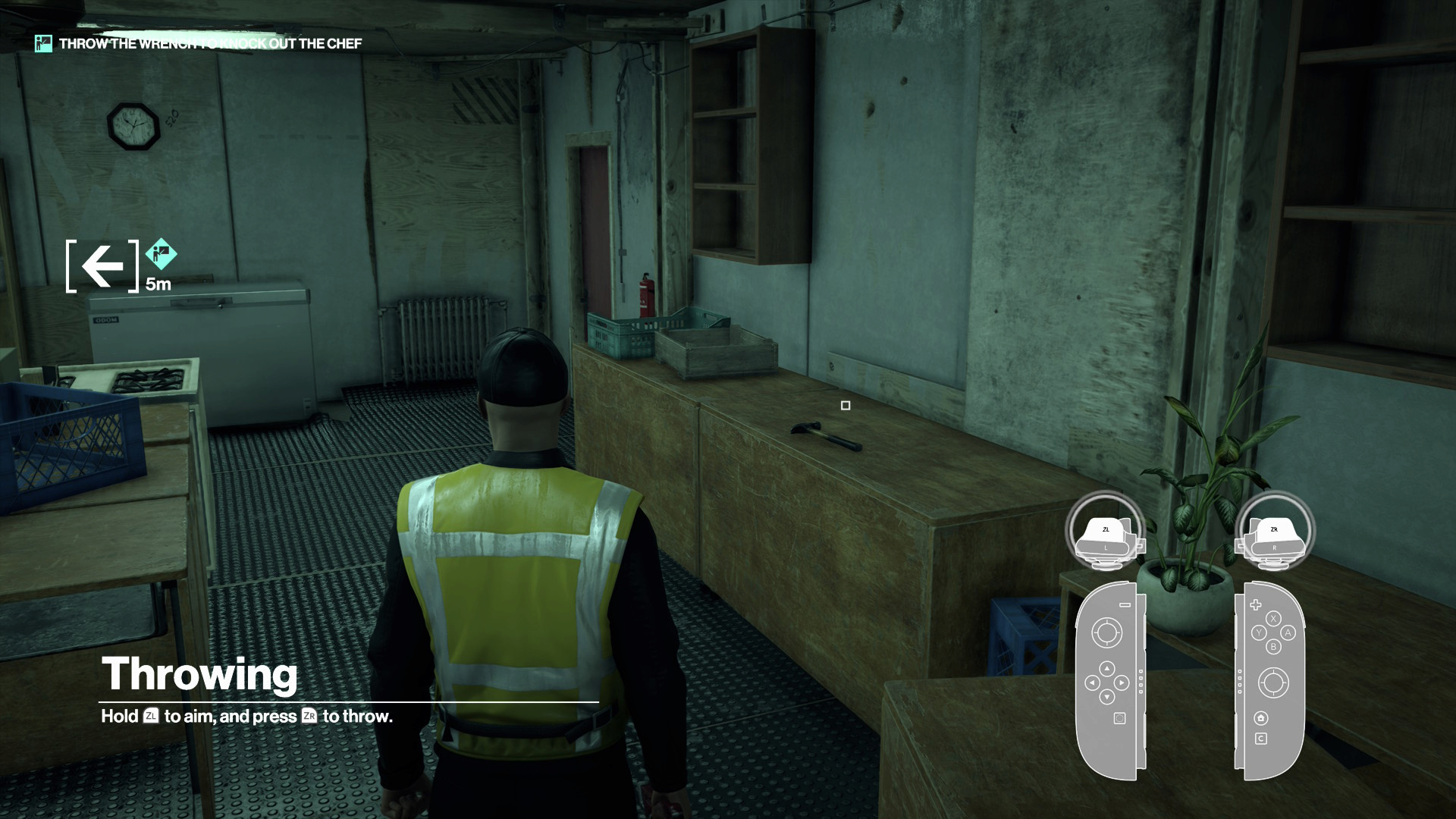Screen dimensions: 1456x819
Task: Click the Capture button icon on the left Joy-Con
Action: (1119, 718)
